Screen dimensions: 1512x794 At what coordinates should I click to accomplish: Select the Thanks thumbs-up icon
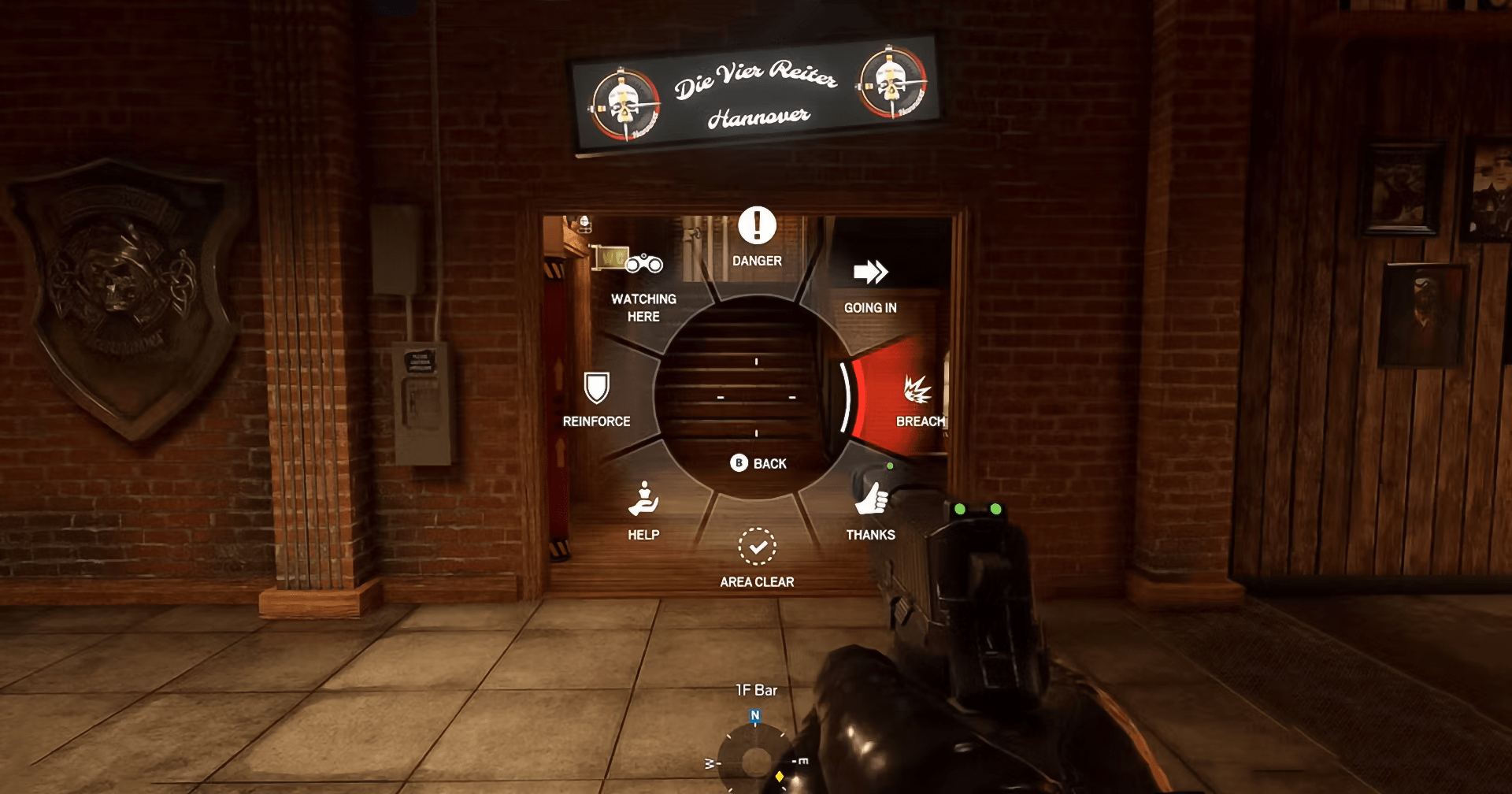pyautogui.click(x=871, y=496)
